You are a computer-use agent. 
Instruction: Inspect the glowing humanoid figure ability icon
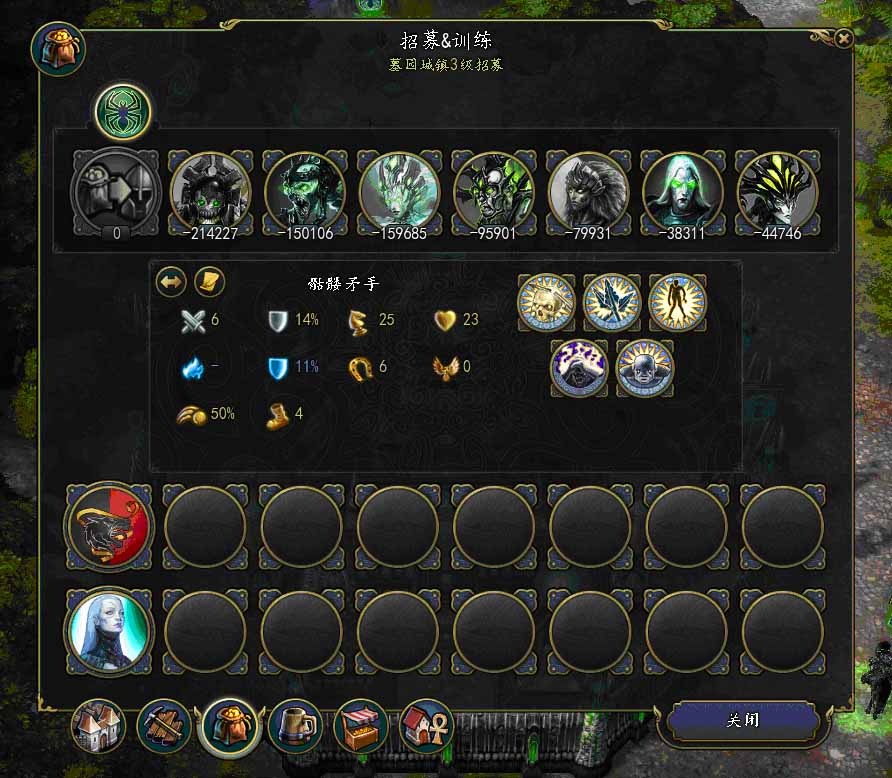click(677, 301)
